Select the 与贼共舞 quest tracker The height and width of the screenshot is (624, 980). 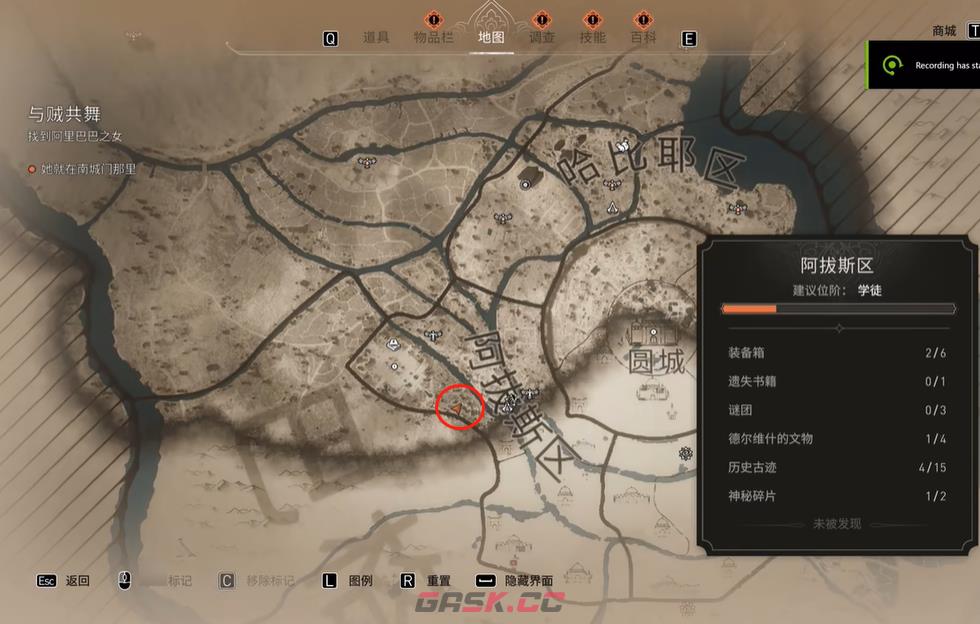(x=65, y=115)
